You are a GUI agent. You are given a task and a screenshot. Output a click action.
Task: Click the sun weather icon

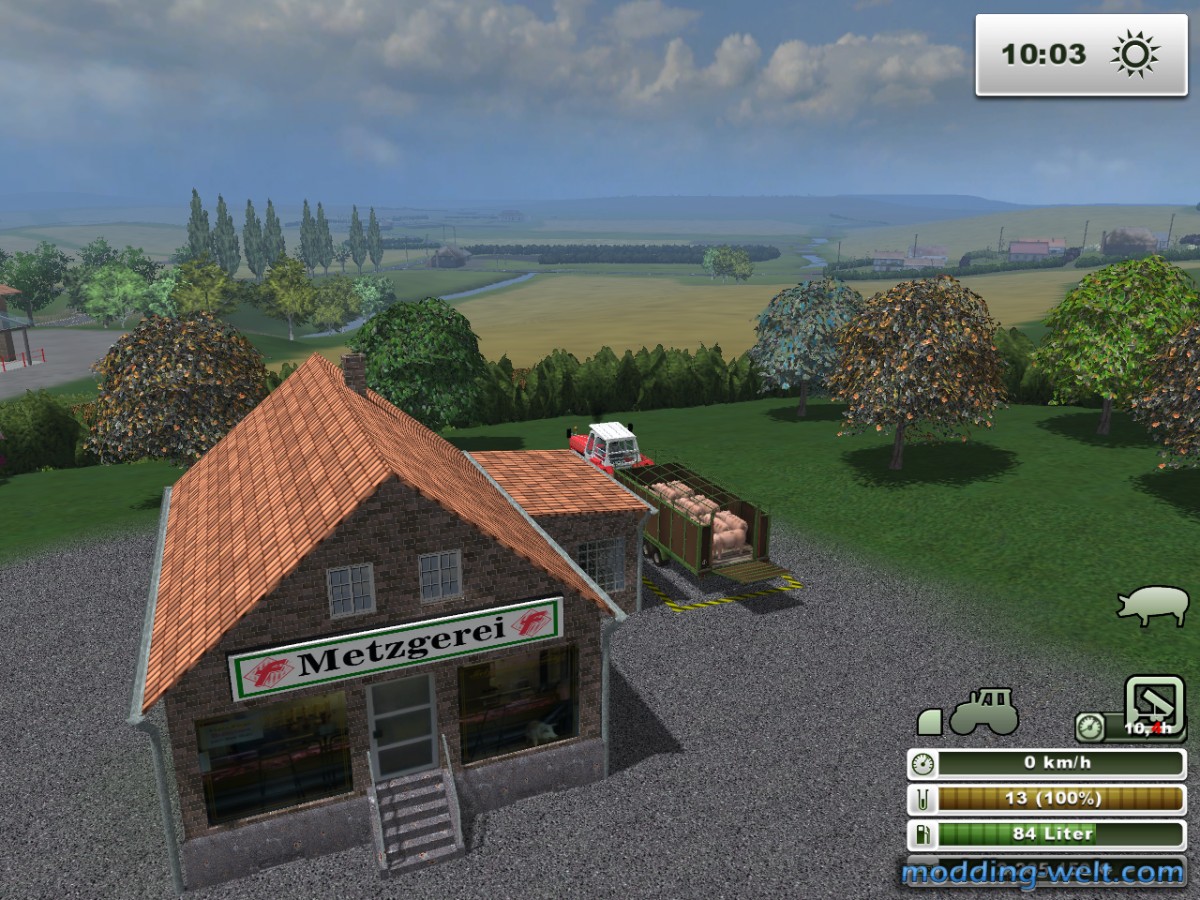(x=1134, y=54)
